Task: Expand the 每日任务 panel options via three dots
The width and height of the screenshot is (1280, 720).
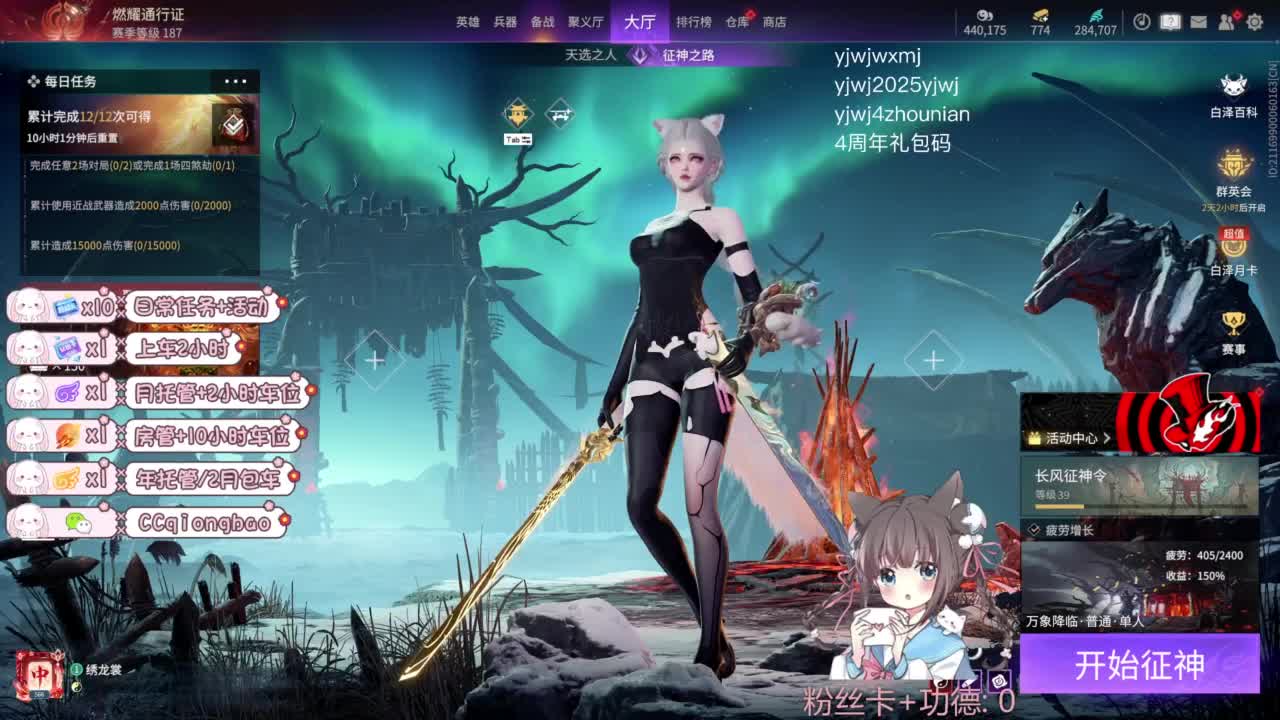Action: [x=236, y=81]
